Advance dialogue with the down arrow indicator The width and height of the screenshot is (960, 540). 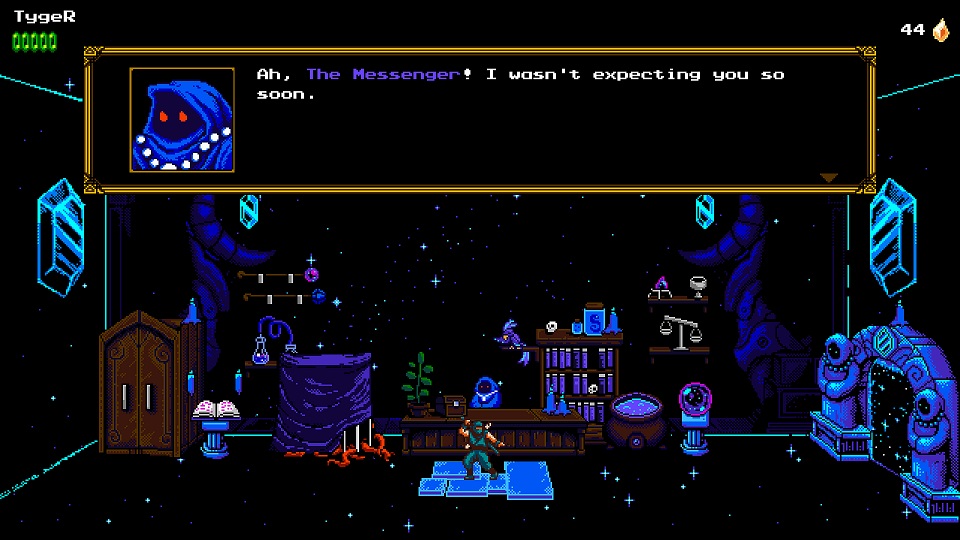tap(828, 178)
